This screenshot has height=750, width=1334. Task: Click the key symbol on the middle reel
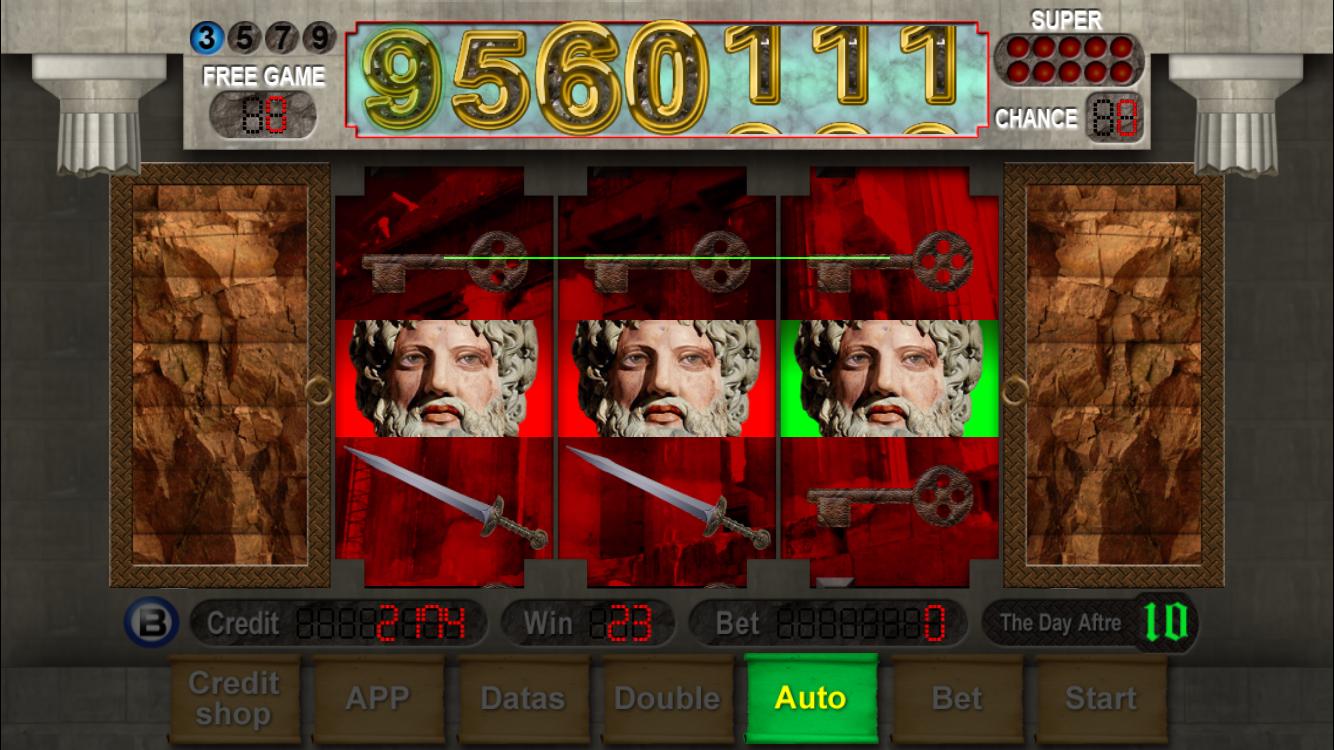[665, 262]
